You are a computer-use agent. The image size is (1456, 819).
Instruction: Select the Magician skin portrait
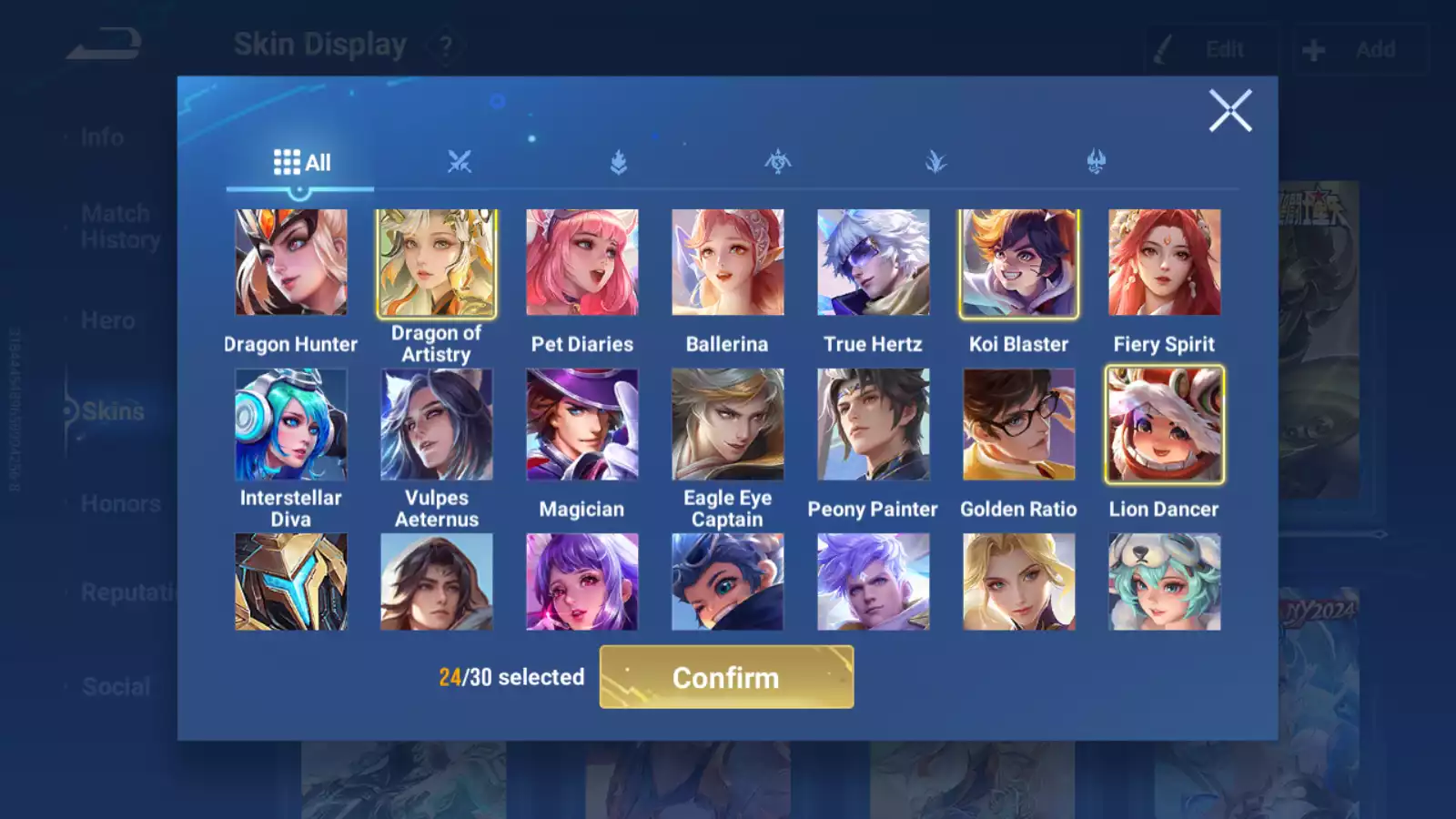coord(582,424)
